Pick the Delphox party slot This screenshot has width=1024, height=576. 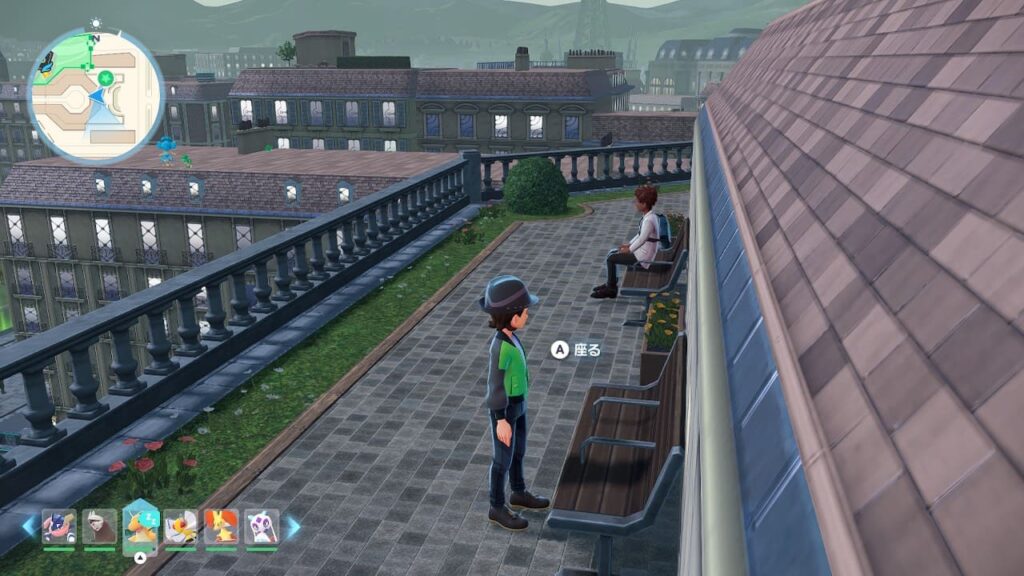(x=221, y=526)
